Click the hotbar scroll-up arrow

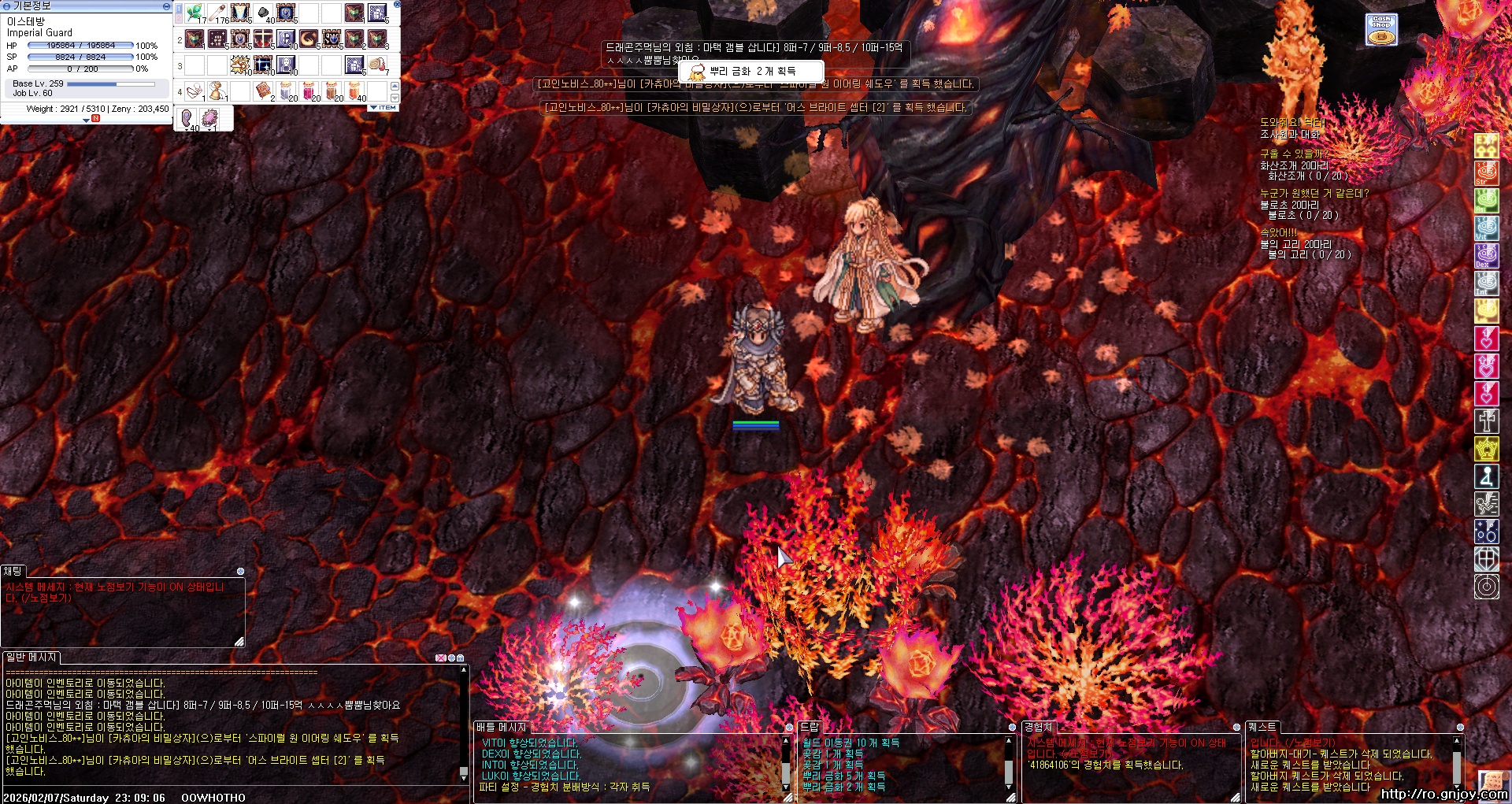coord(395,85)
